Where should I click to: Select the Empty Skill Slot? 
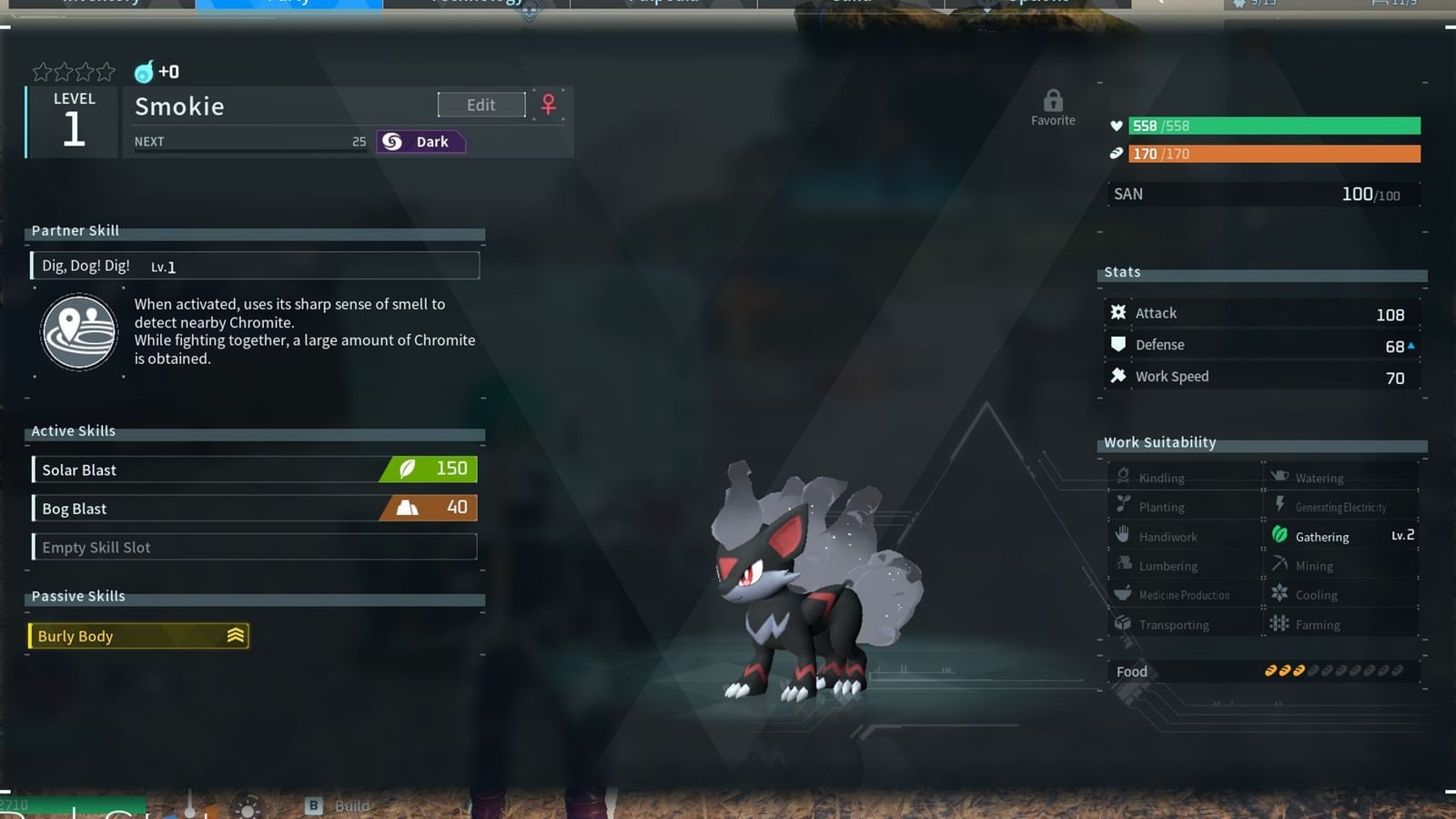point(255,547)
